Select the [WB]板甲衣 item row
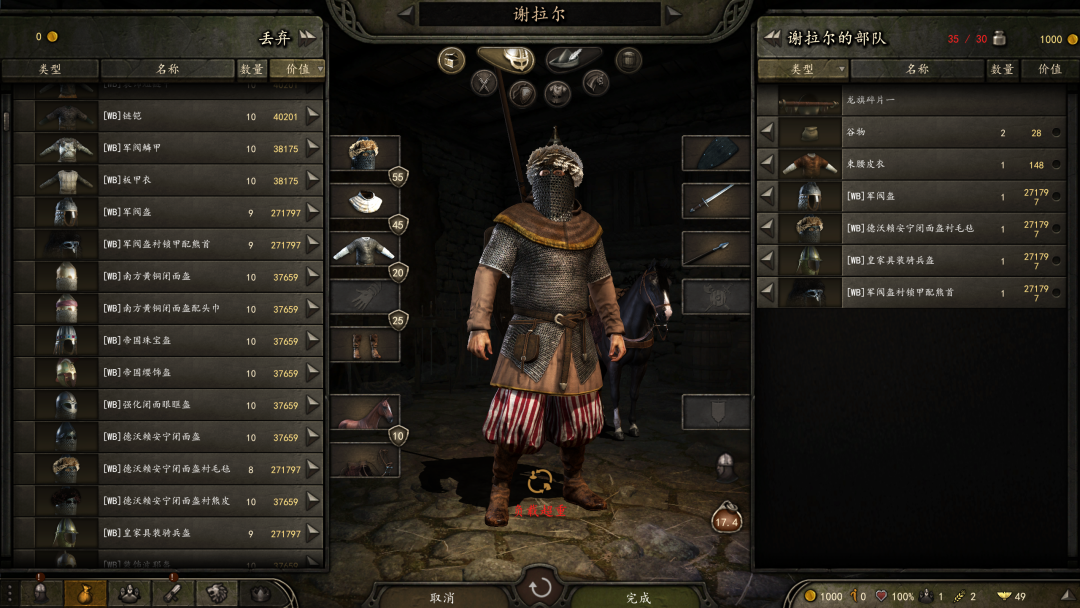1080x608 pixels. [x=168, y=181]
